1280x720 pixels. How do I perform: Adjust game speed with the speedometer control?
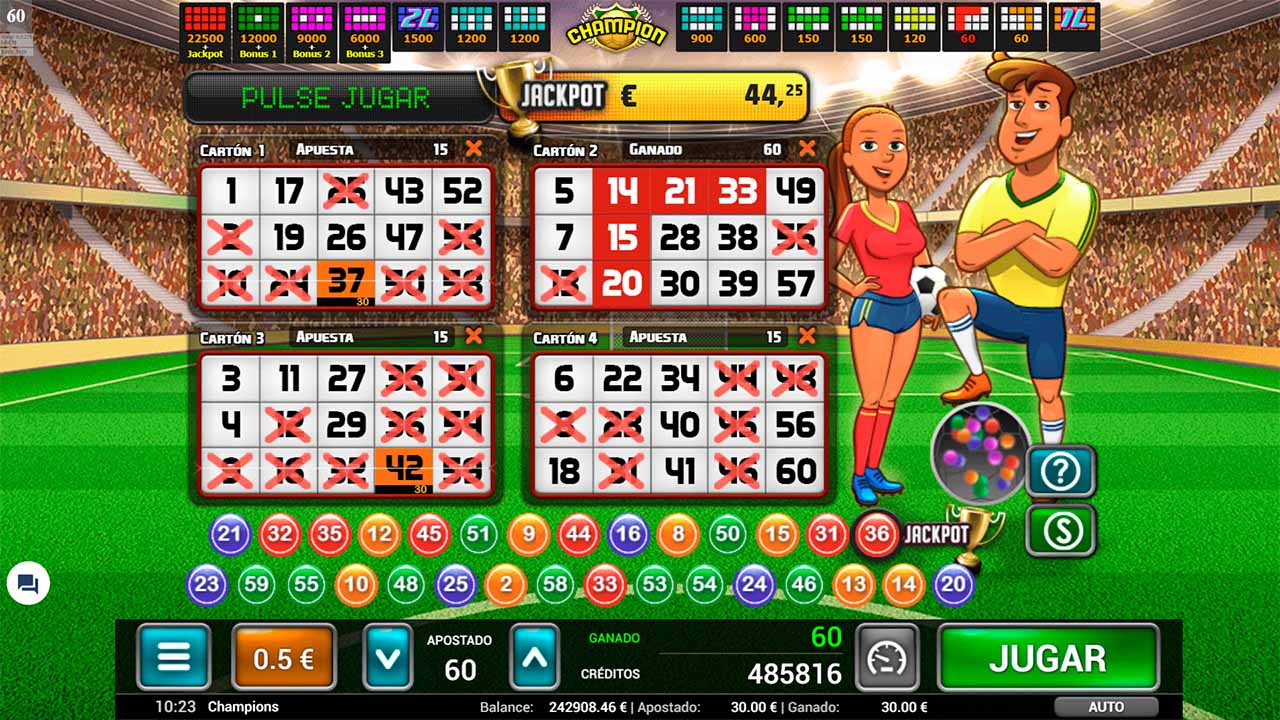[884, 655]
